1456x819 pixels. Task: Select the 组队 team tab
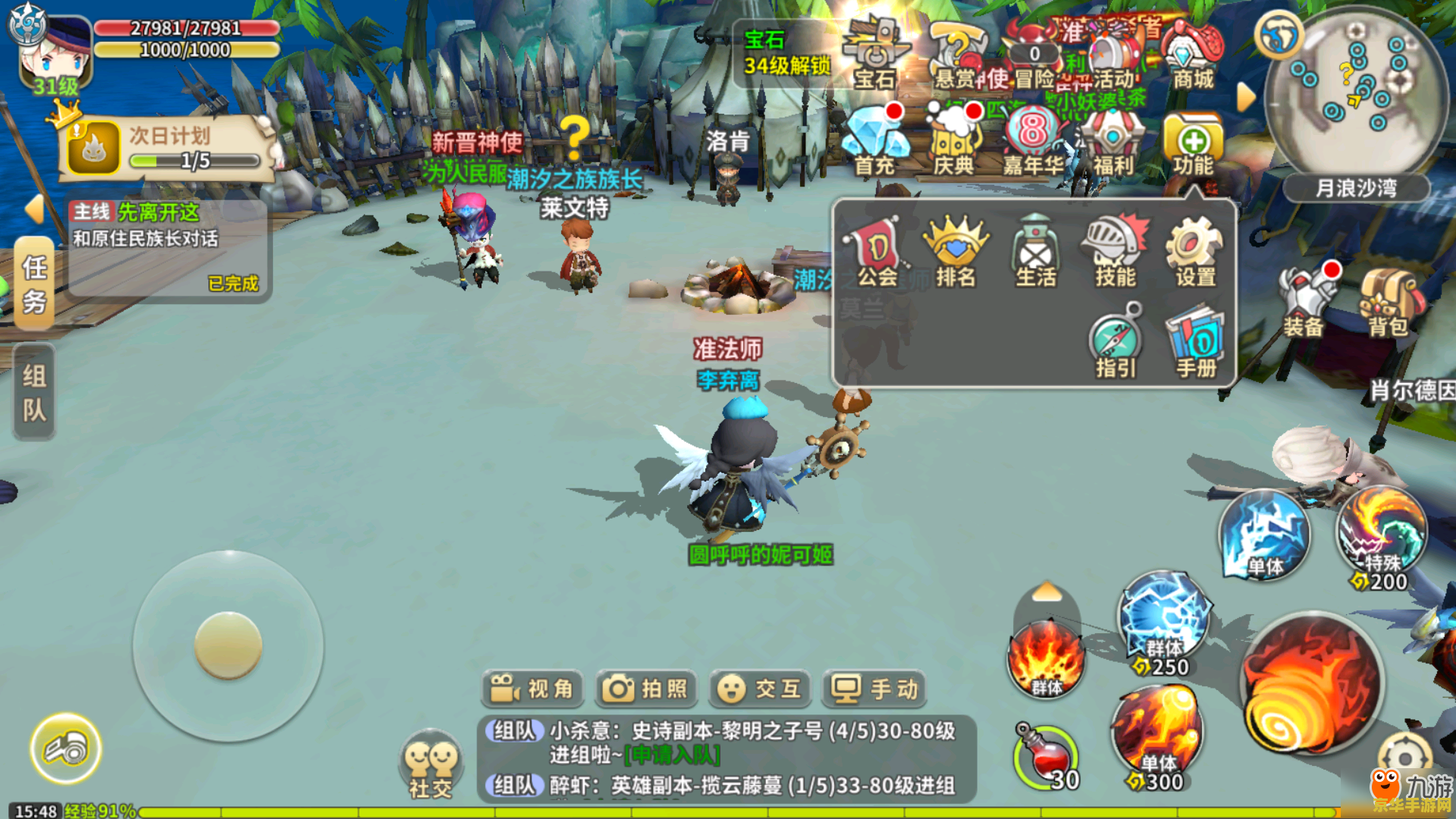pos(34,392)
